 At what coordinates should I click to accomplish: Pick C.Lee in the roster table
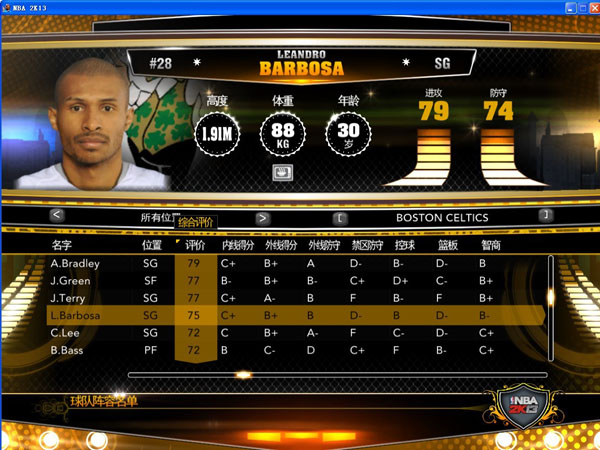tap(64, 333)
